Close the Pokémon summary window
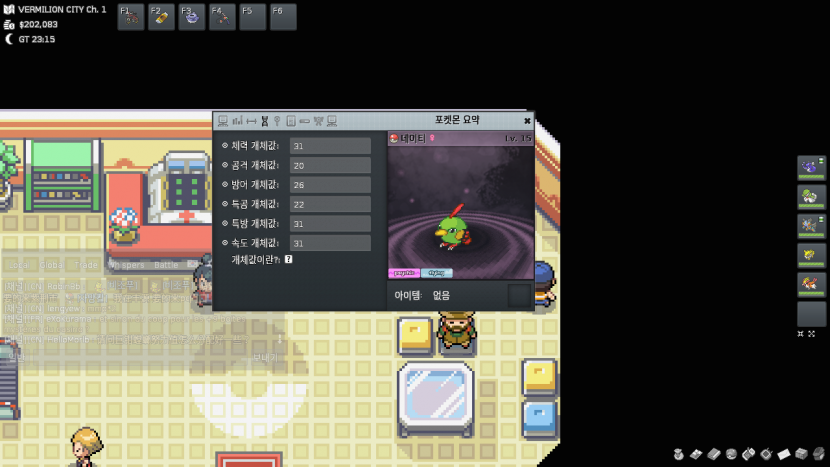Image resolution: width=830 pixels, height=467 pixels. coord(527,121)
